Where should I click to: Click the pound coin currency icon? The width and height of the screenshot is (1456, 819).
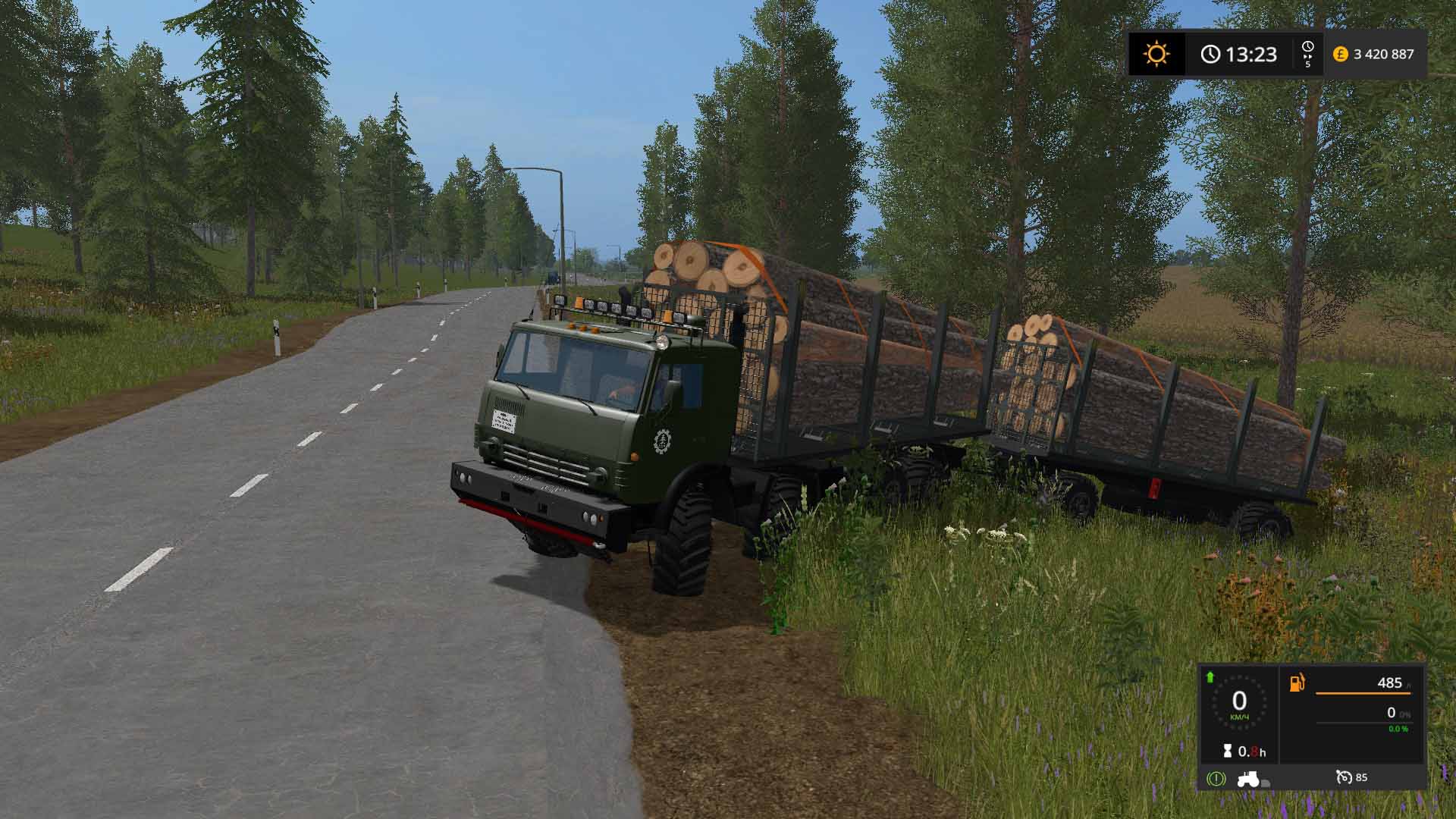coord(1341,53)
